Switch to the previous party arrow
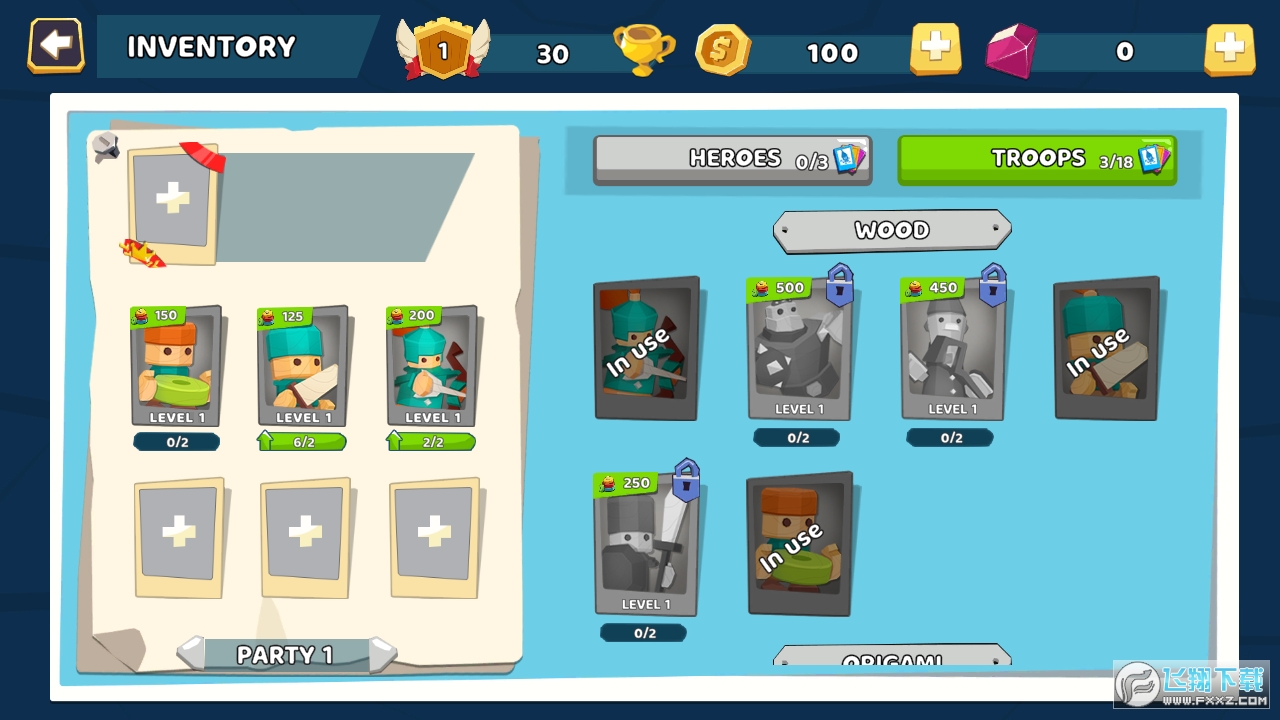This screenshot has height=720, width=1280. (191, 654)
